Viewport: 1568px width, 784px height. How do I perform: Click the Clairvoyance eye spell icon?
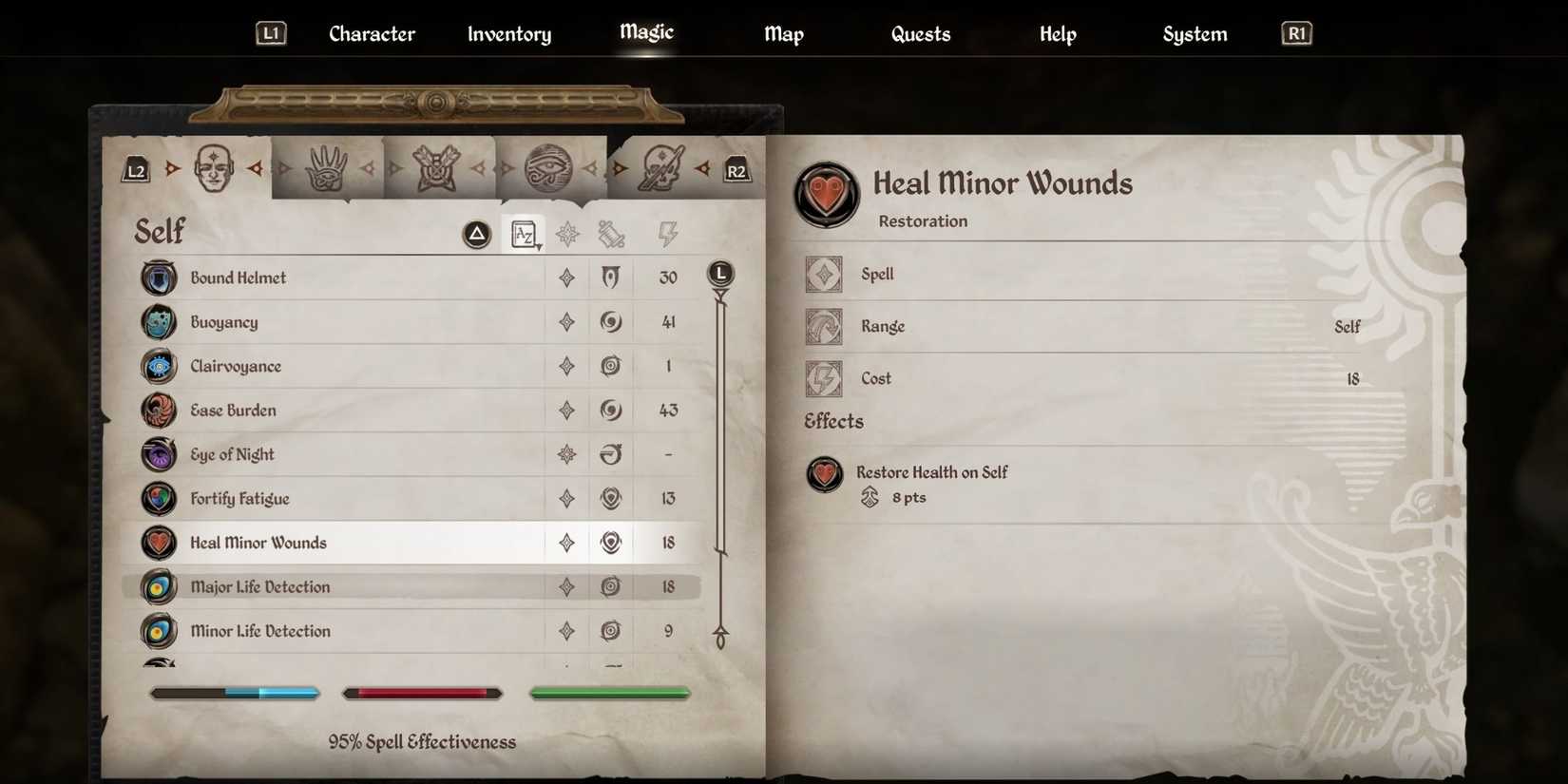[158, 366]
